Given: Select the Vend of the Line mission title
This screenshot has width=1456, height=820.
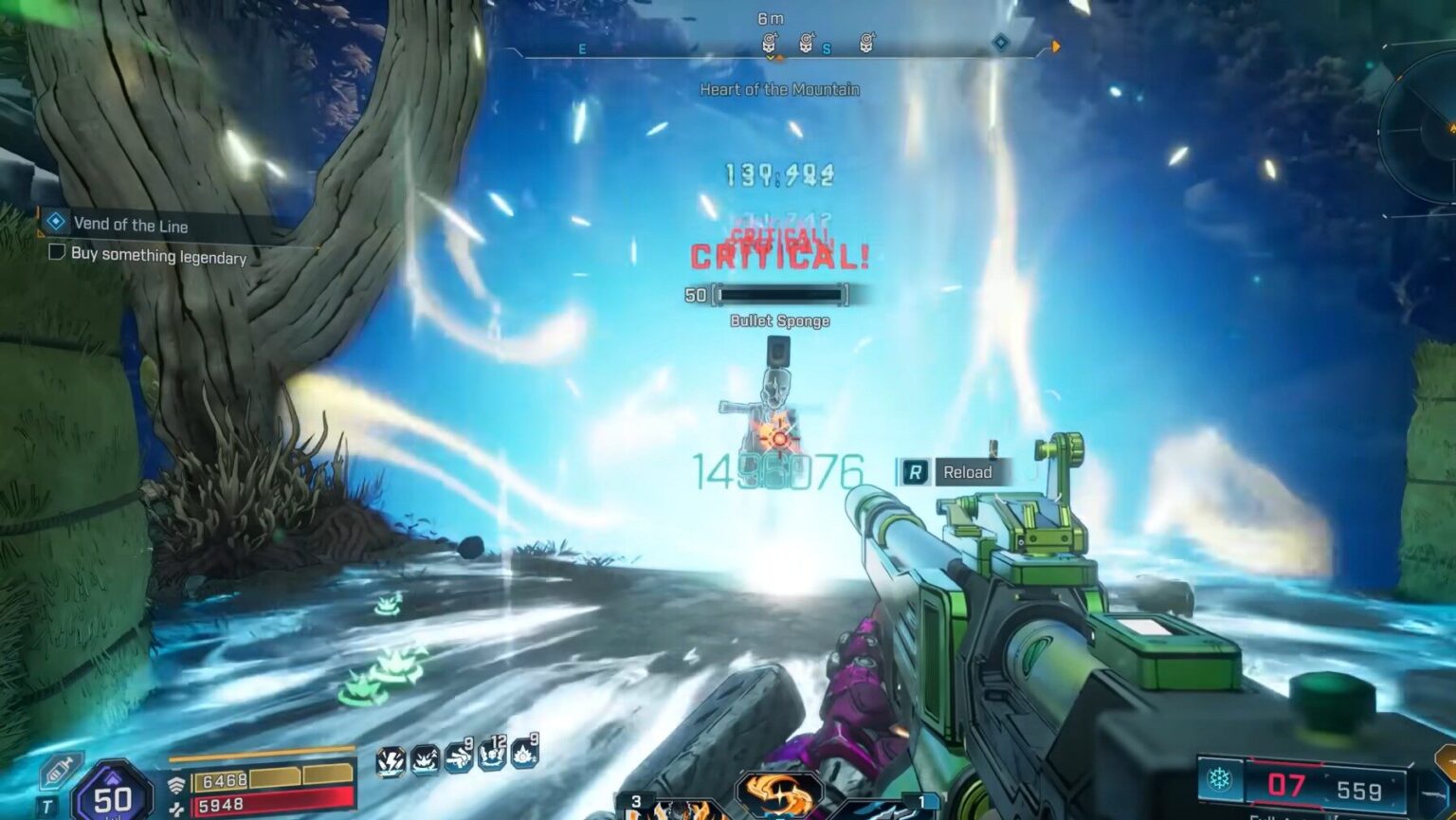Looking at the screenshot, I should (x=130, y=226).
